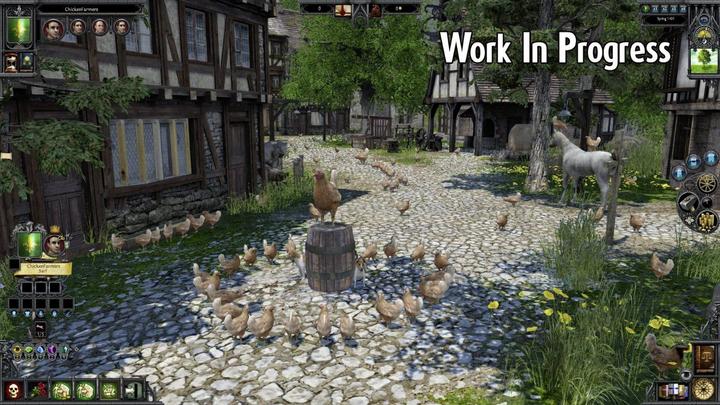
Task: Select the ChickenFarmers name banner
Action: click(42, 268)
